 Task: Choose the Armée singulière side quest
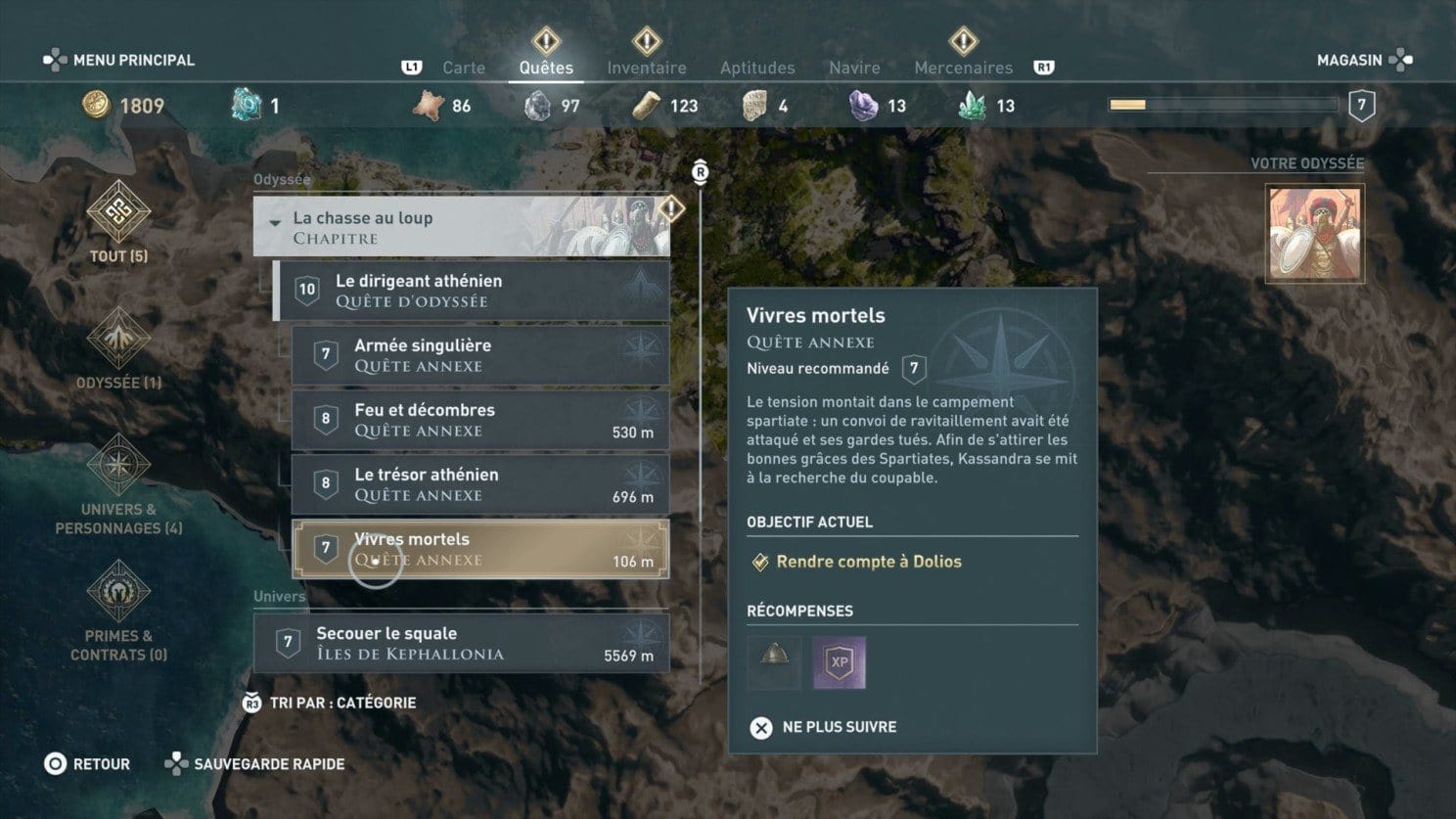point(480,355)
